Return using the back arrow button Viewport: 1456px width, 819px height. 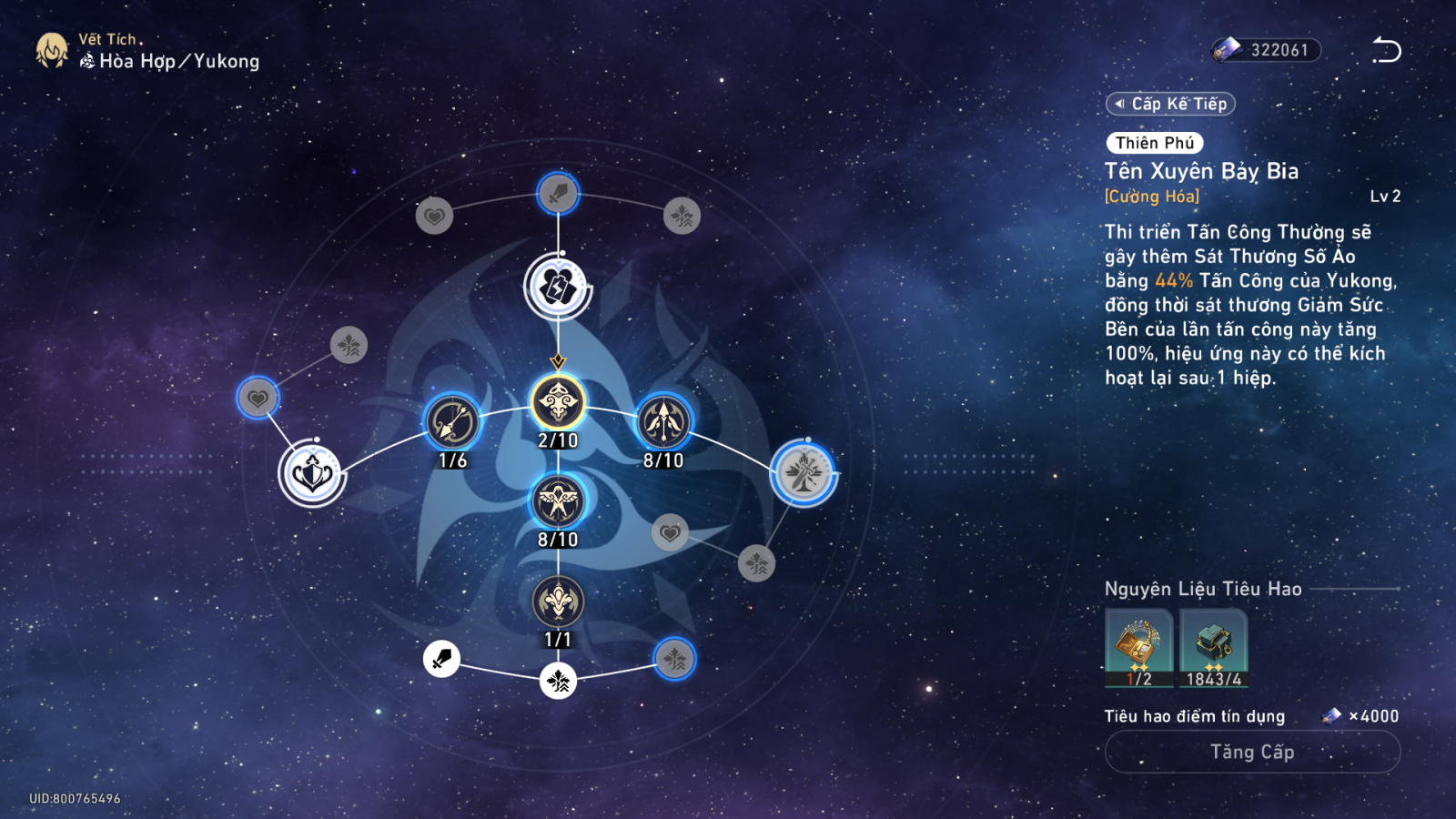point(1386,50)
